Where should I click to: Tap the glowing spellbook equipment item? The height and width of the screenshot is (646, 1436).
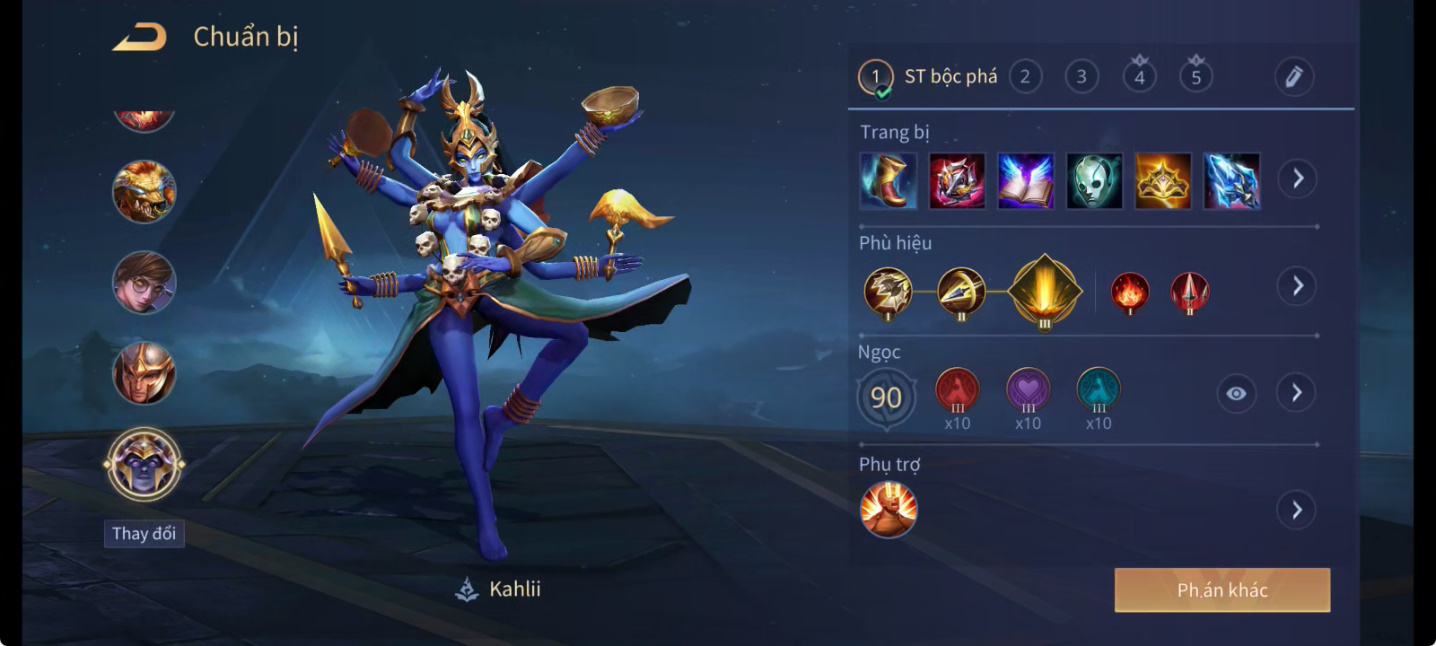click(1026, 181)
